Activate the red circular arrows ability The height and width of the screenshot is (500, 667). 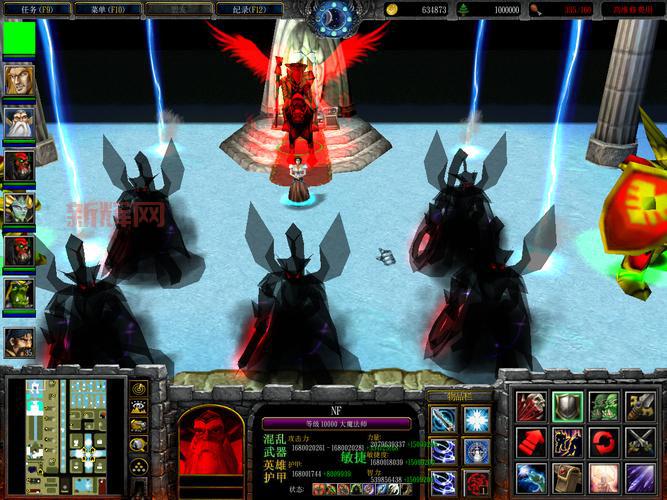point(603,441)
